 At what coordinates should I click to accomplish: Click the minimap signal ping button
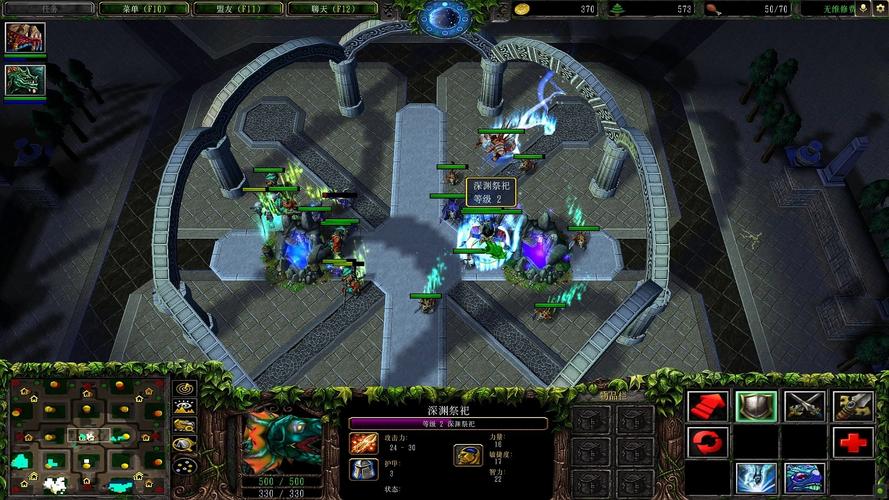184,388
